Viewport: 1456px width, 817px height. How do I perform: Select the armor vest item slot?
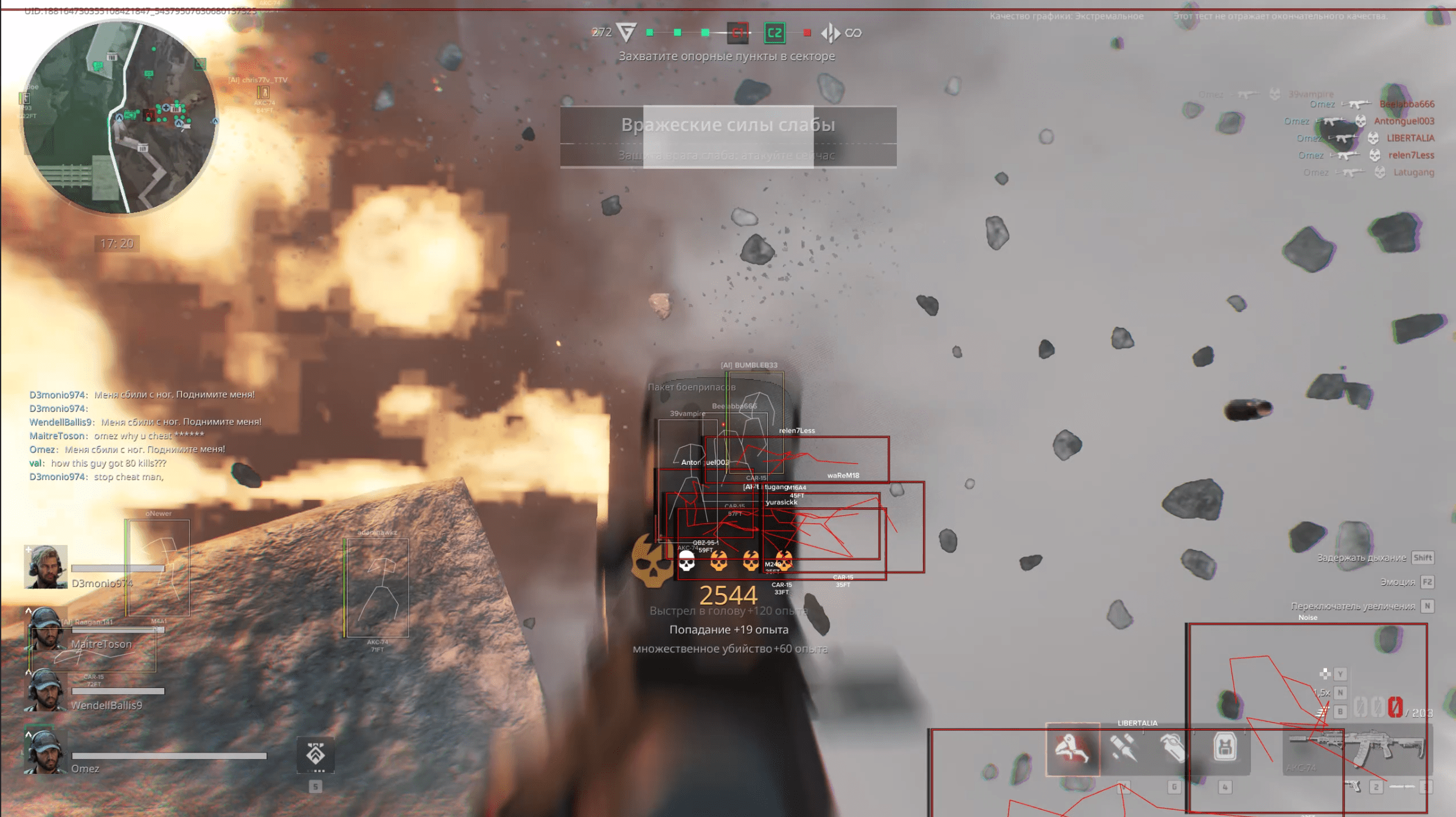point(1225,747)
